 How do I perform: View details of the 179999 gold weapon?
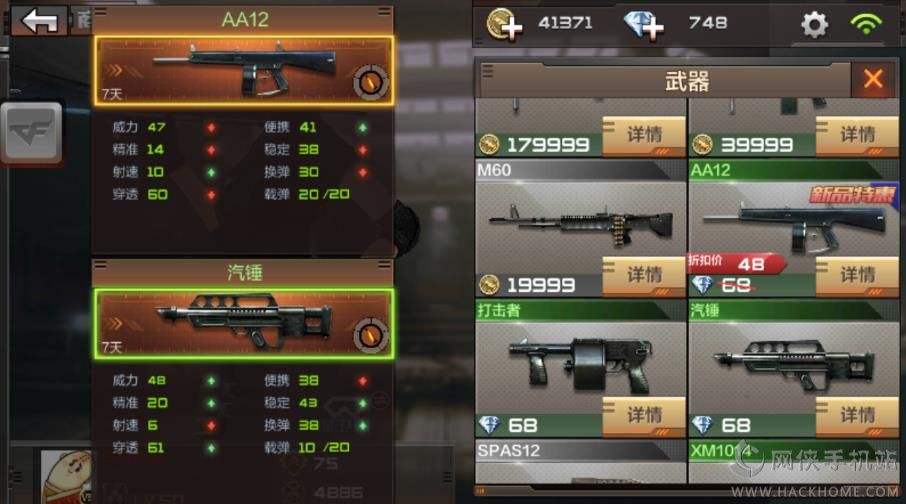click(644, 135)
